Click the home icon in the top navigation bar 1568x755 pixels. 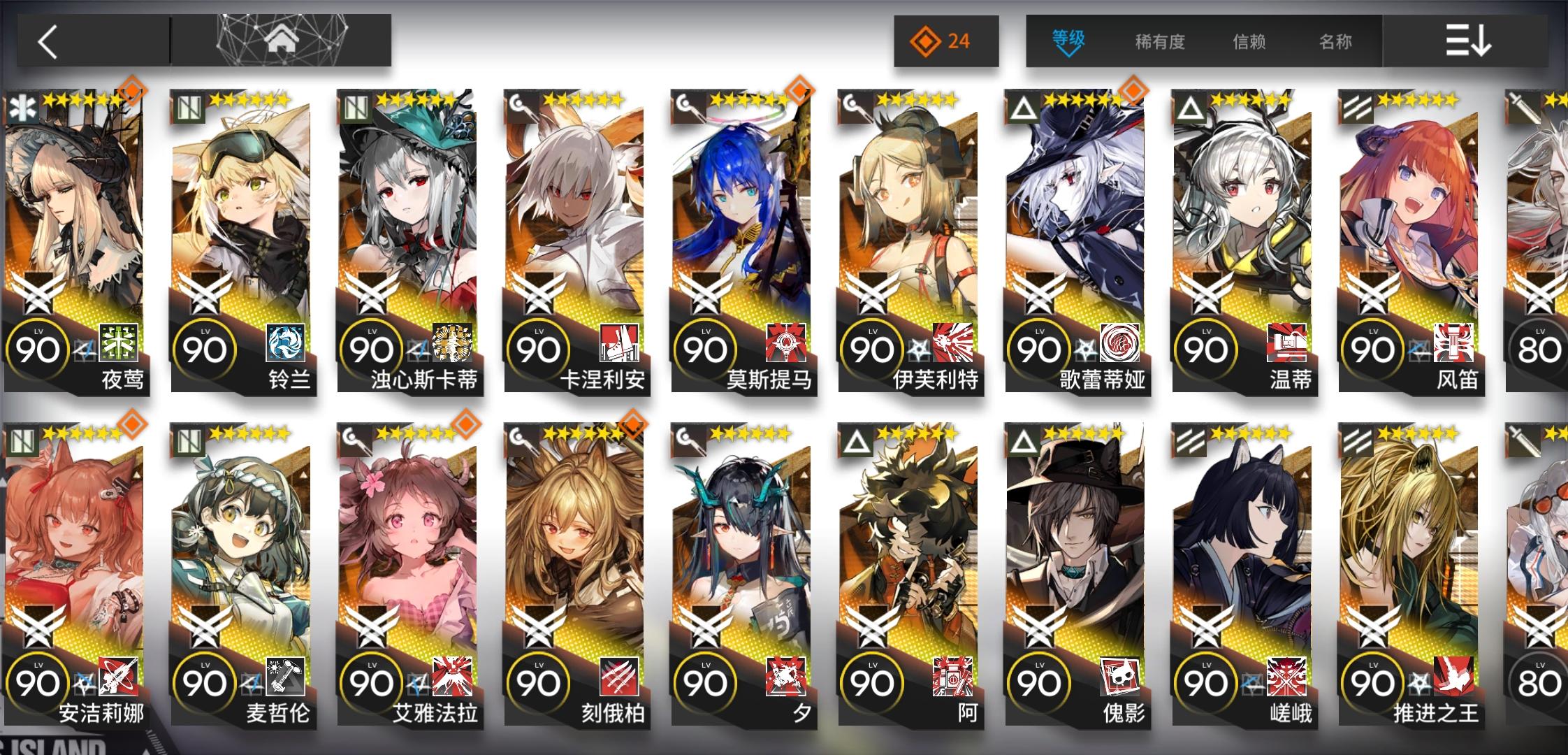(x=280, y=41)
